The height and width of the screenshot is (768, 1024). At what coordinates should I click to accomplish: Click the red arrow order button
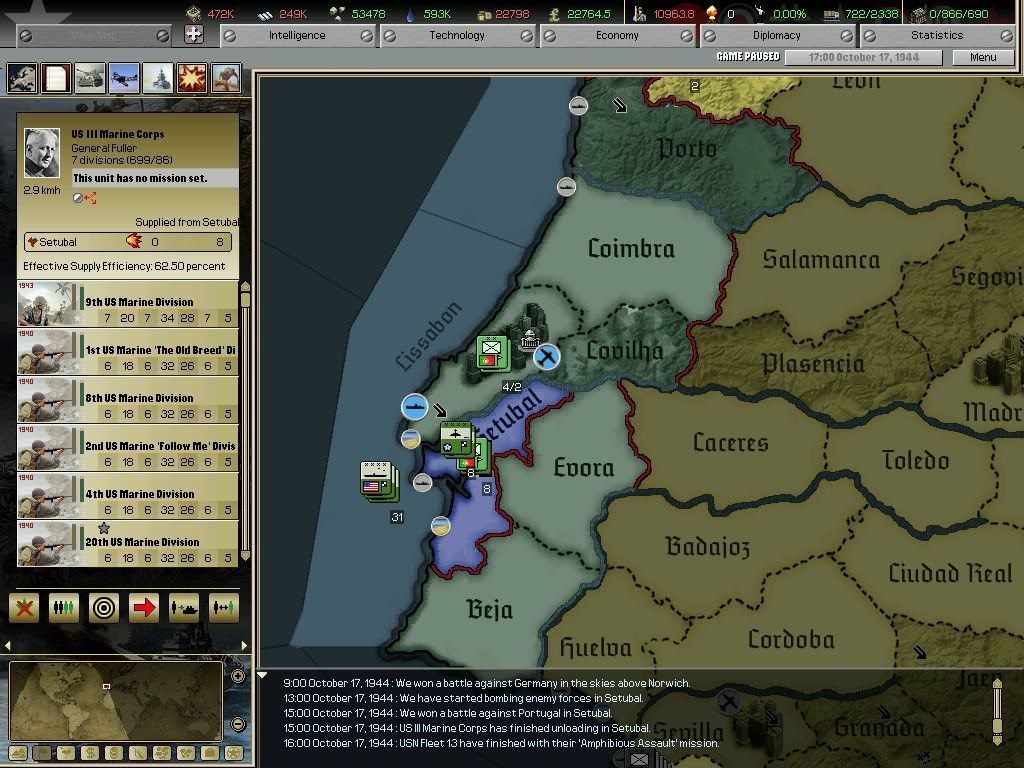pyautogui.click(x=144, y=607)
